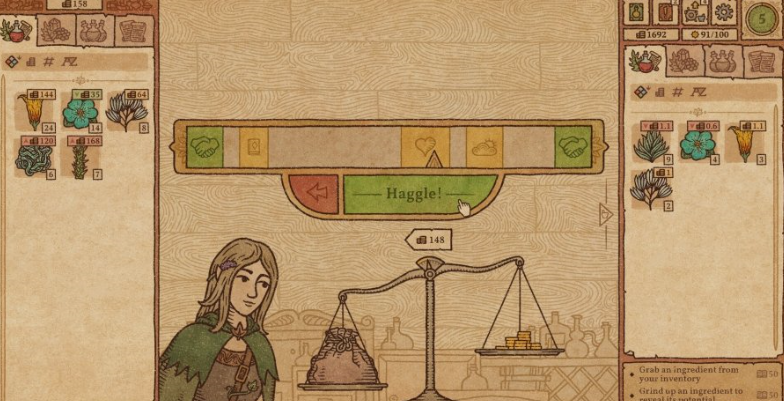
Task: Open your inventory's crystals tab
Action: (x=683, y=61)
